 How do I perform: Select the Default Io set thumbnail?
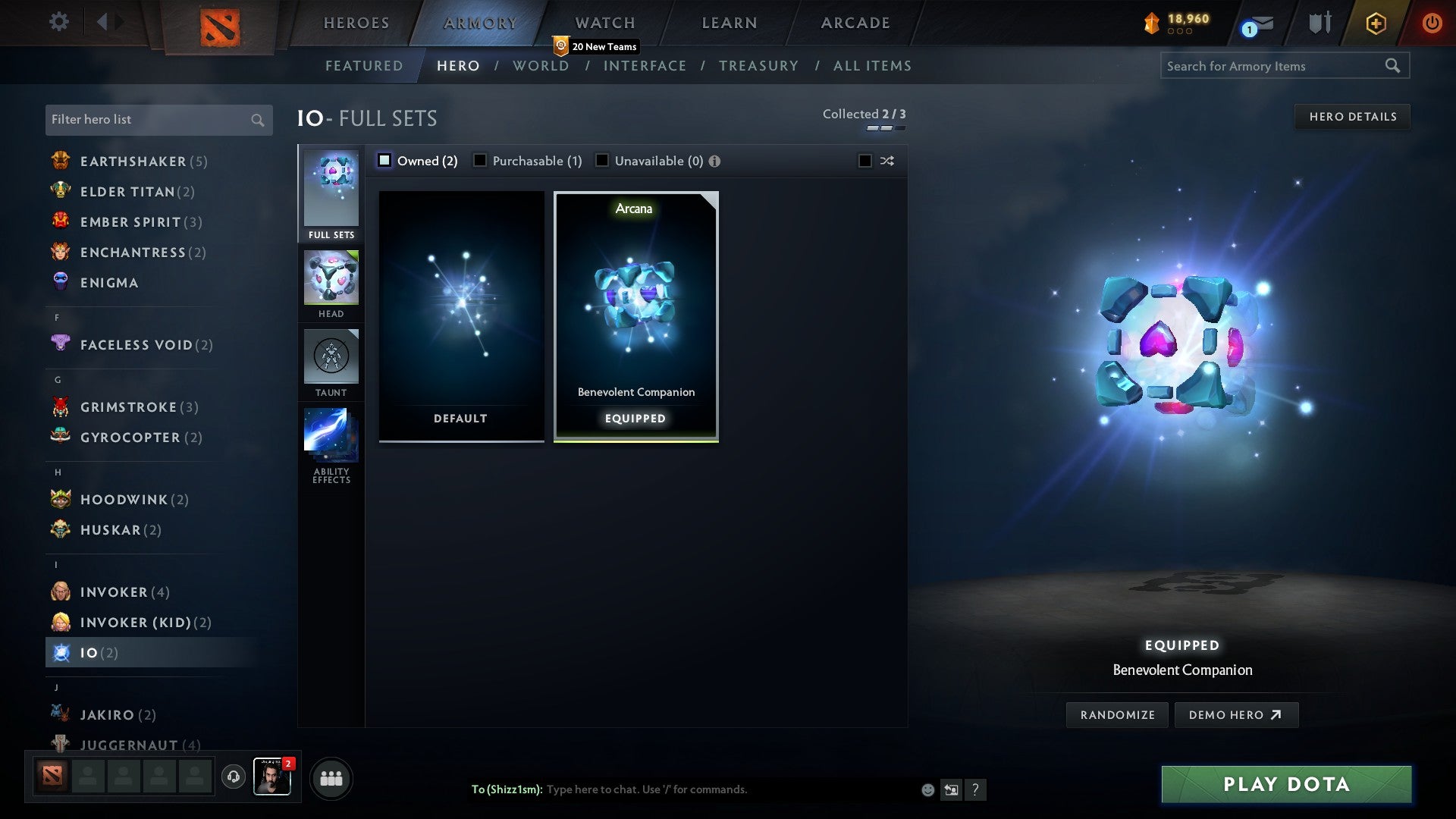pos(460,315)
